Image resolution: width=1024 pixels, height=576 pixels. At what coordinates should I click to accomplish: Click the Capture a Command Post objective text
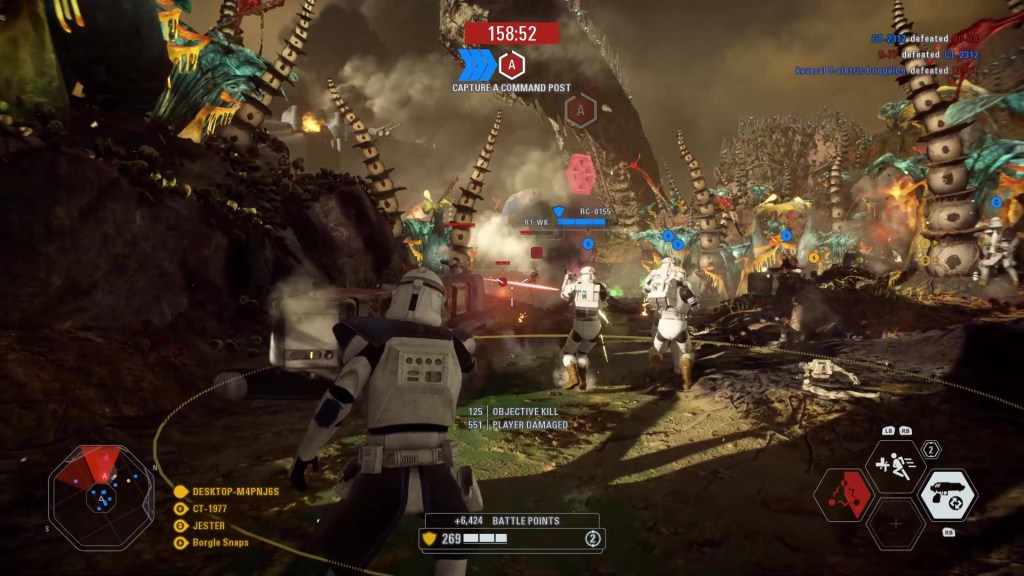511,88
